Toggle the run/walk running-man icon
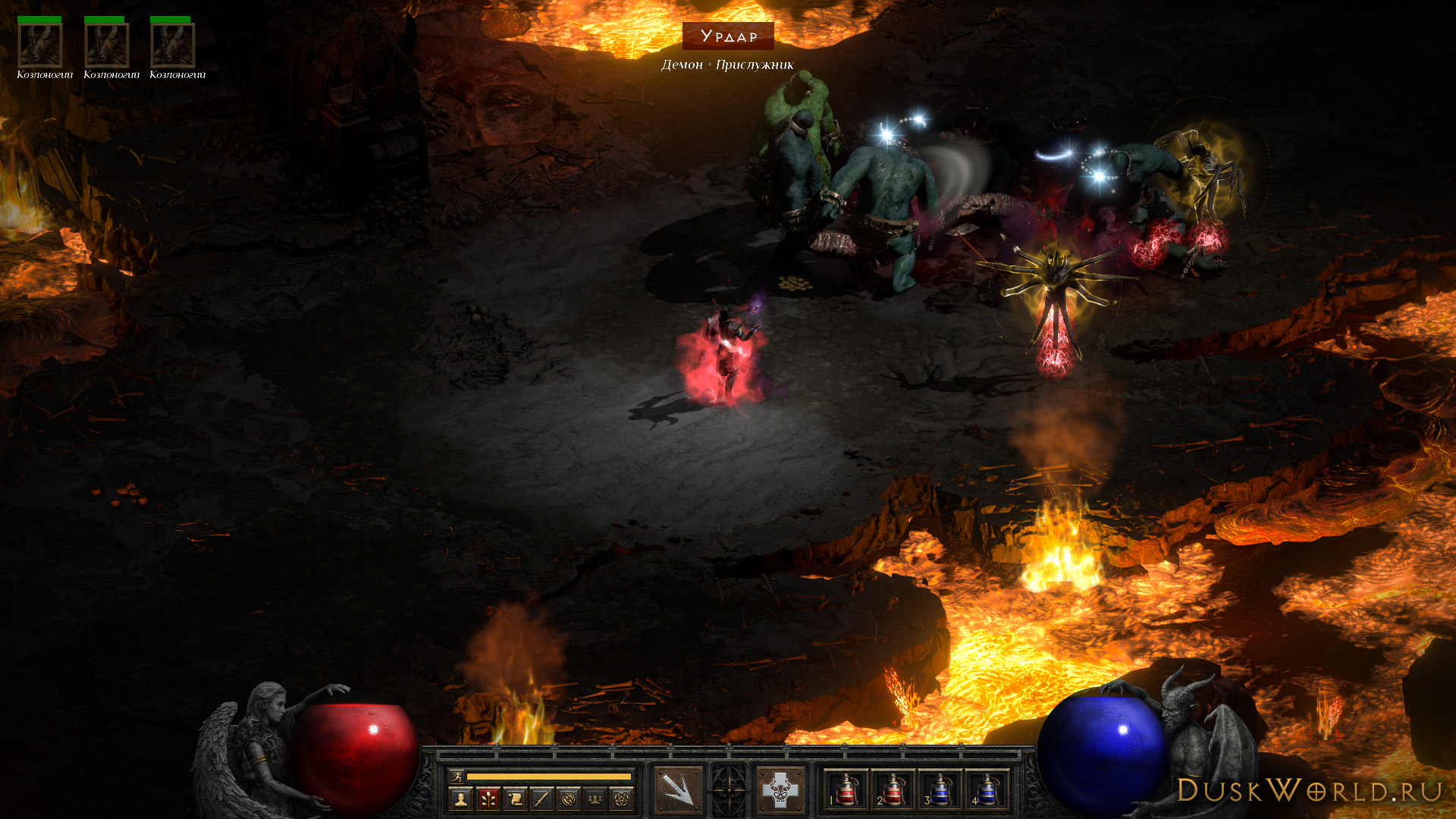This screenshot has width=1456, height=819. pyautogui.click(x=457, y=776)
